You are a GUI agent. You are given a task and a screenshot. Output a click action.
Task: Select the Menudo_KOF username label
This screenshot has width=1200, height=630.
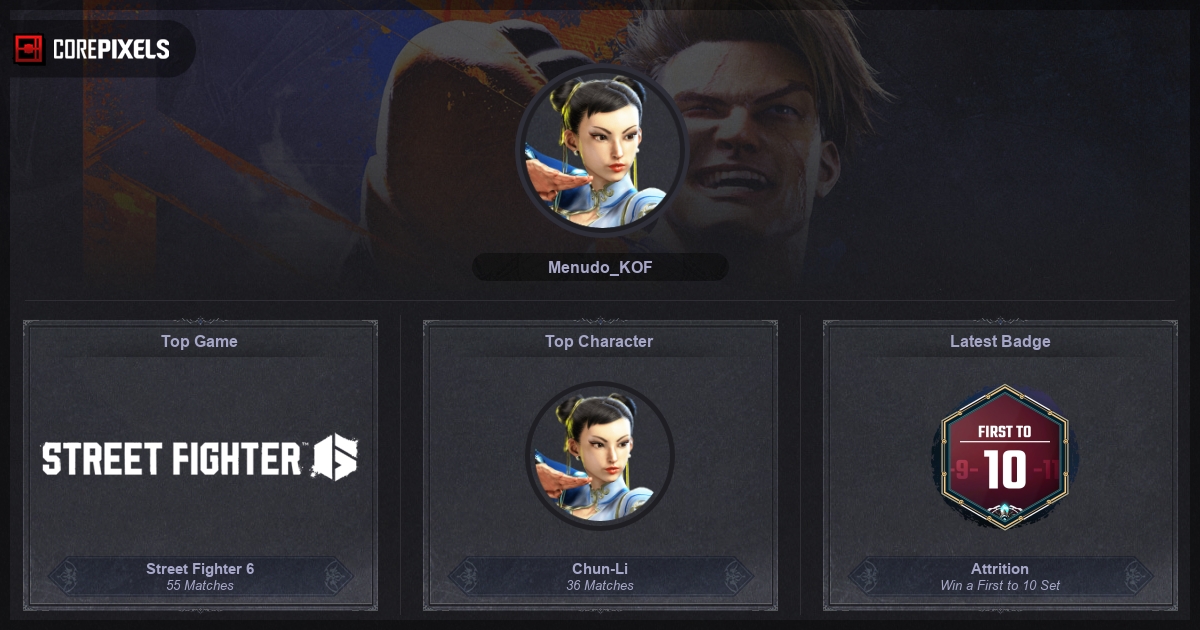coord(600,268)
